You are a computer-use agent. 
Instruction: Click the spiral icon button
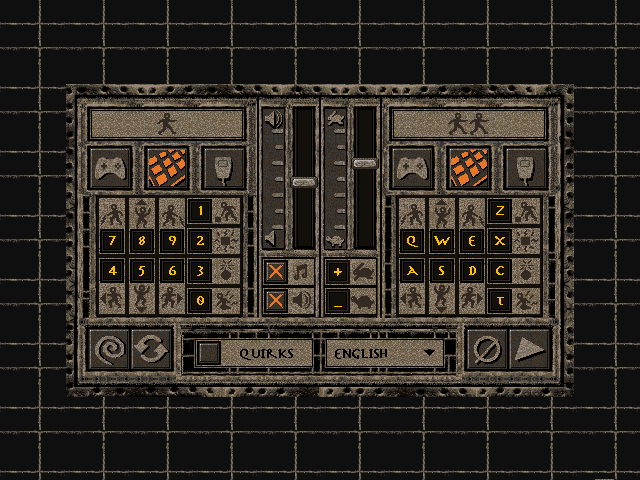(108, 351)
